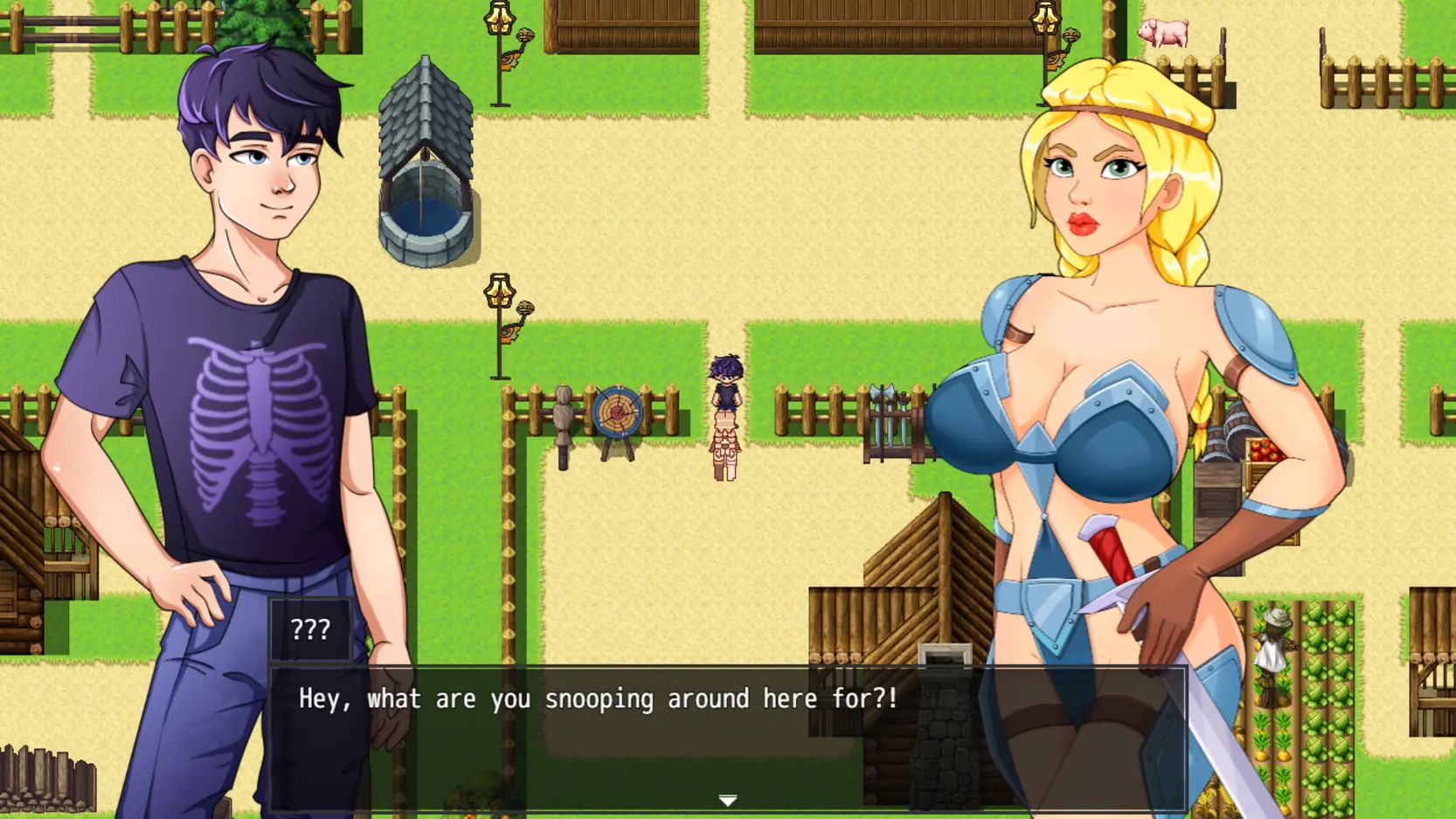The width and height of the screenshot is (1456, 819).
Task: Click the dialogue continue arrow
Action: (727, 801)
